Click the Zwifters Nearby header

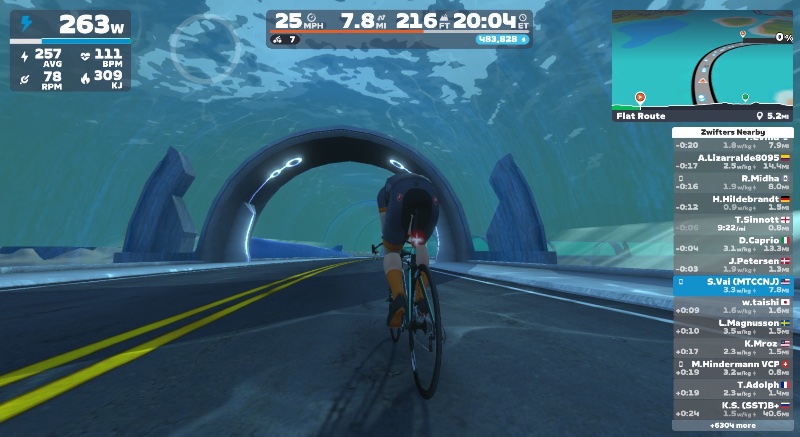[x=732, y=132]
